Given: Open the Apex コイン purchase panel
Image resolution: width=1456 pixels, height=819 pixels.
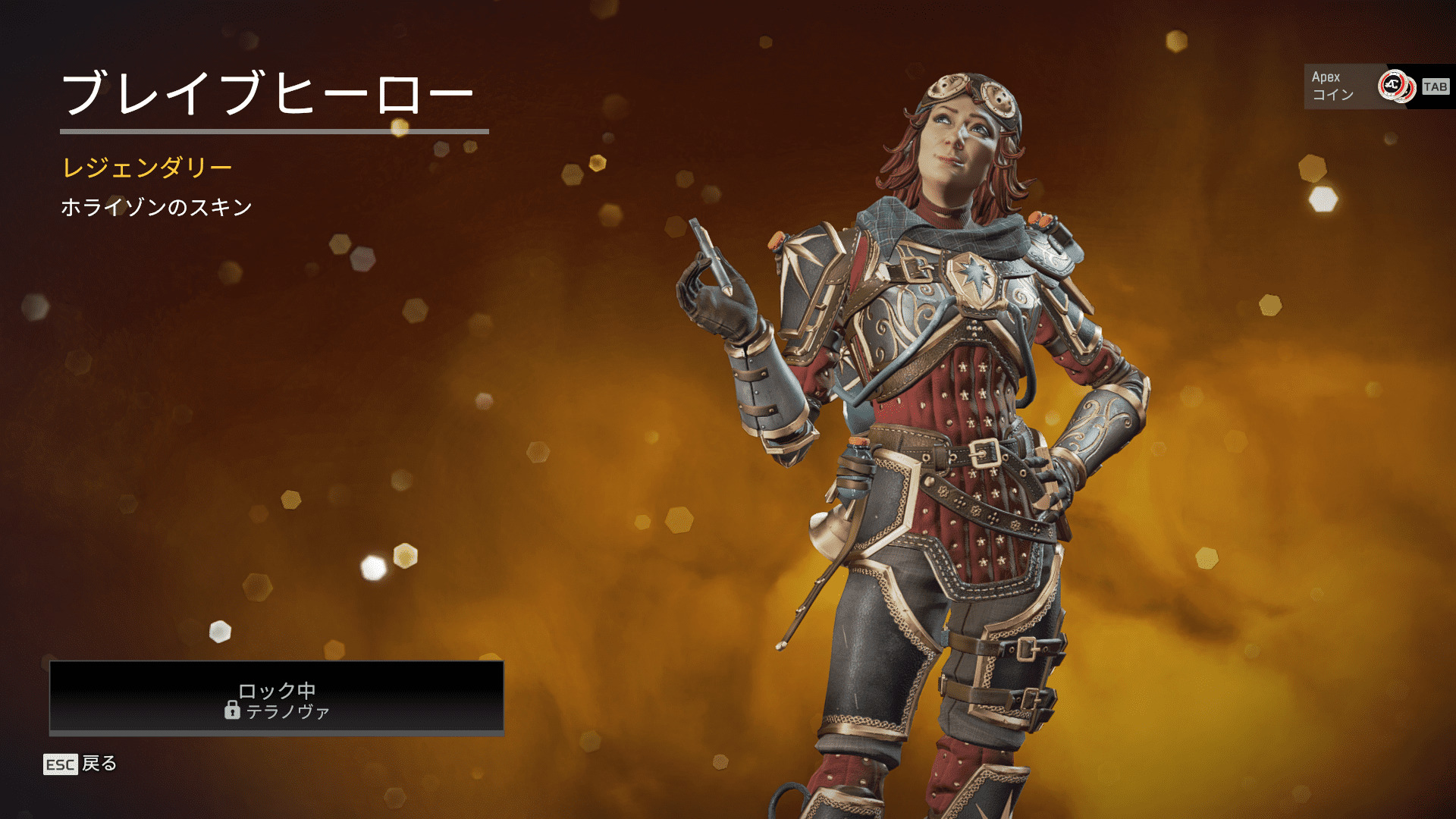Looking at the screenshot, I should point(1376,86).
